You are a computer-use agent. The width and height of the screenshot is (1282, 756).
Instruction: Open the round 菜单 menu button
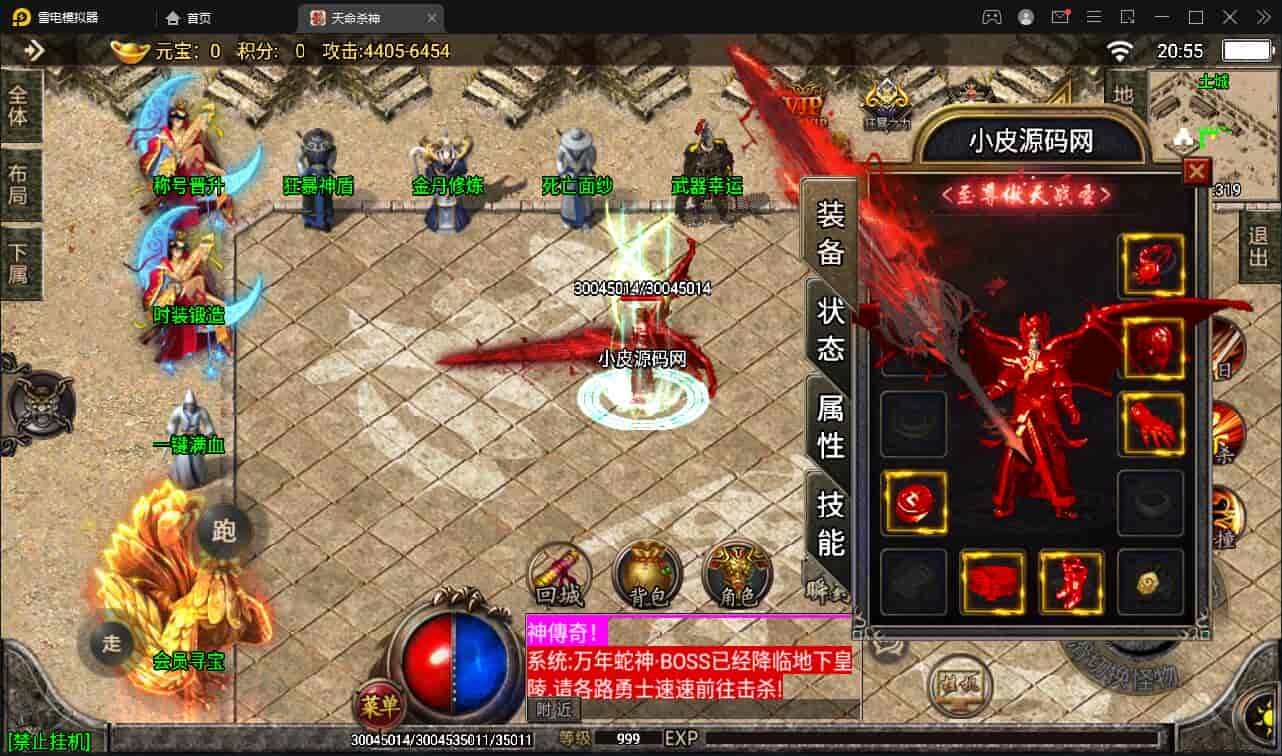point(379,707)
